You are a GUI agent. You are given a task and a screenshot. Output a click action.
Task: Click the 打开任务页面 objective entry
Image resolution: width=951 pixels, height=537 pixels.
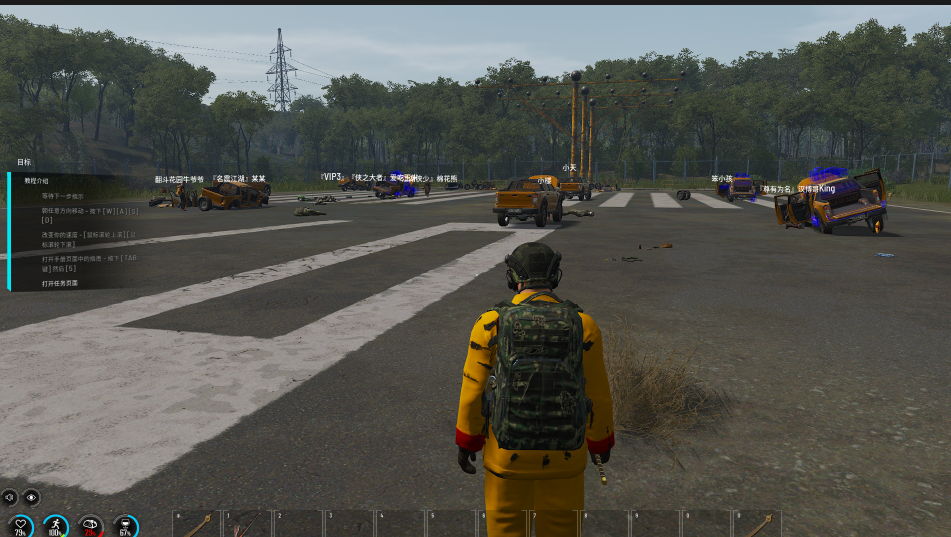click(60, 283)
